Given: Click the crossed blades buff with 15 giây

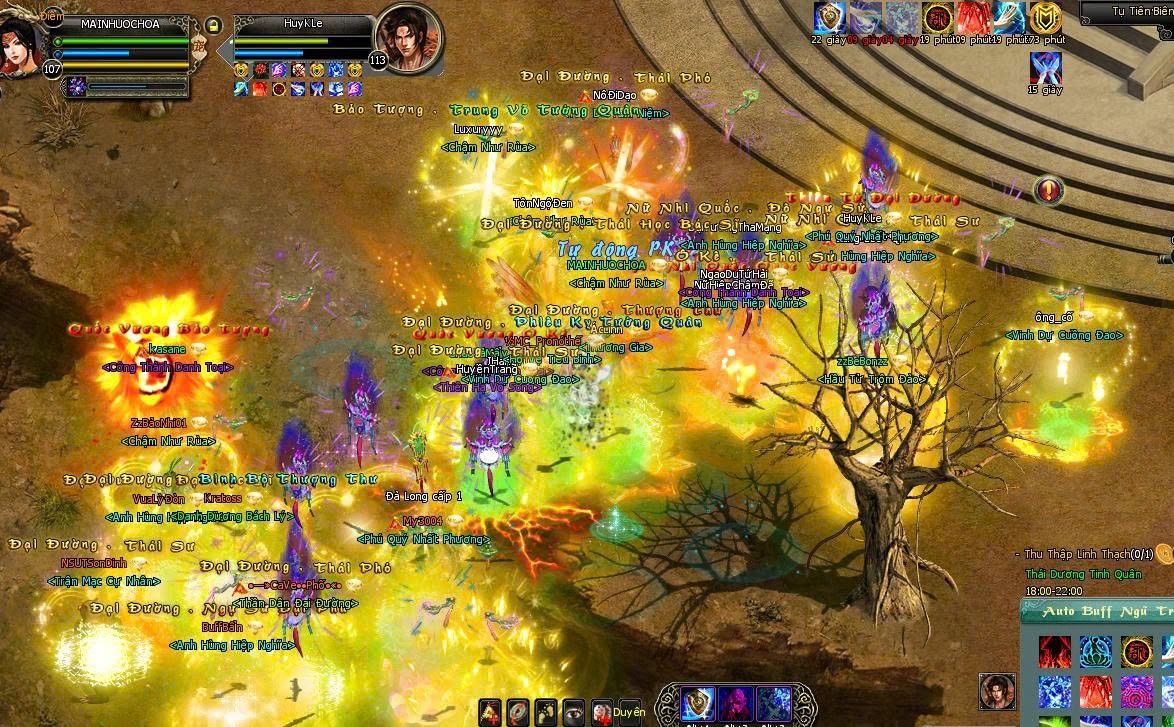Looking at the screenshot, I should (1044, 68).
